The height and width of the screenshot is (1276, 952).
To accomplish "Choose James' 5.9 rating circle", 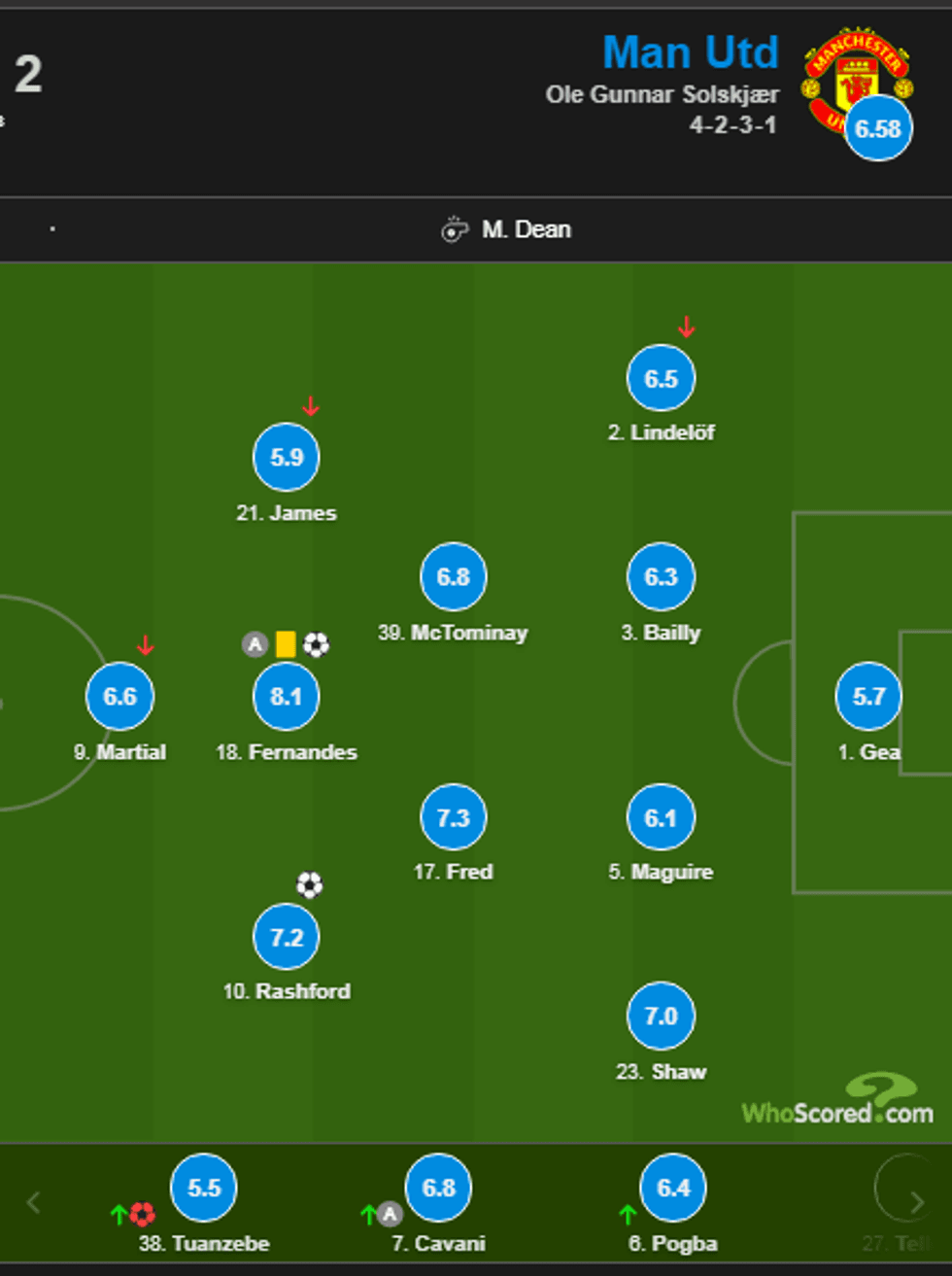I will [x=286, y=457].
